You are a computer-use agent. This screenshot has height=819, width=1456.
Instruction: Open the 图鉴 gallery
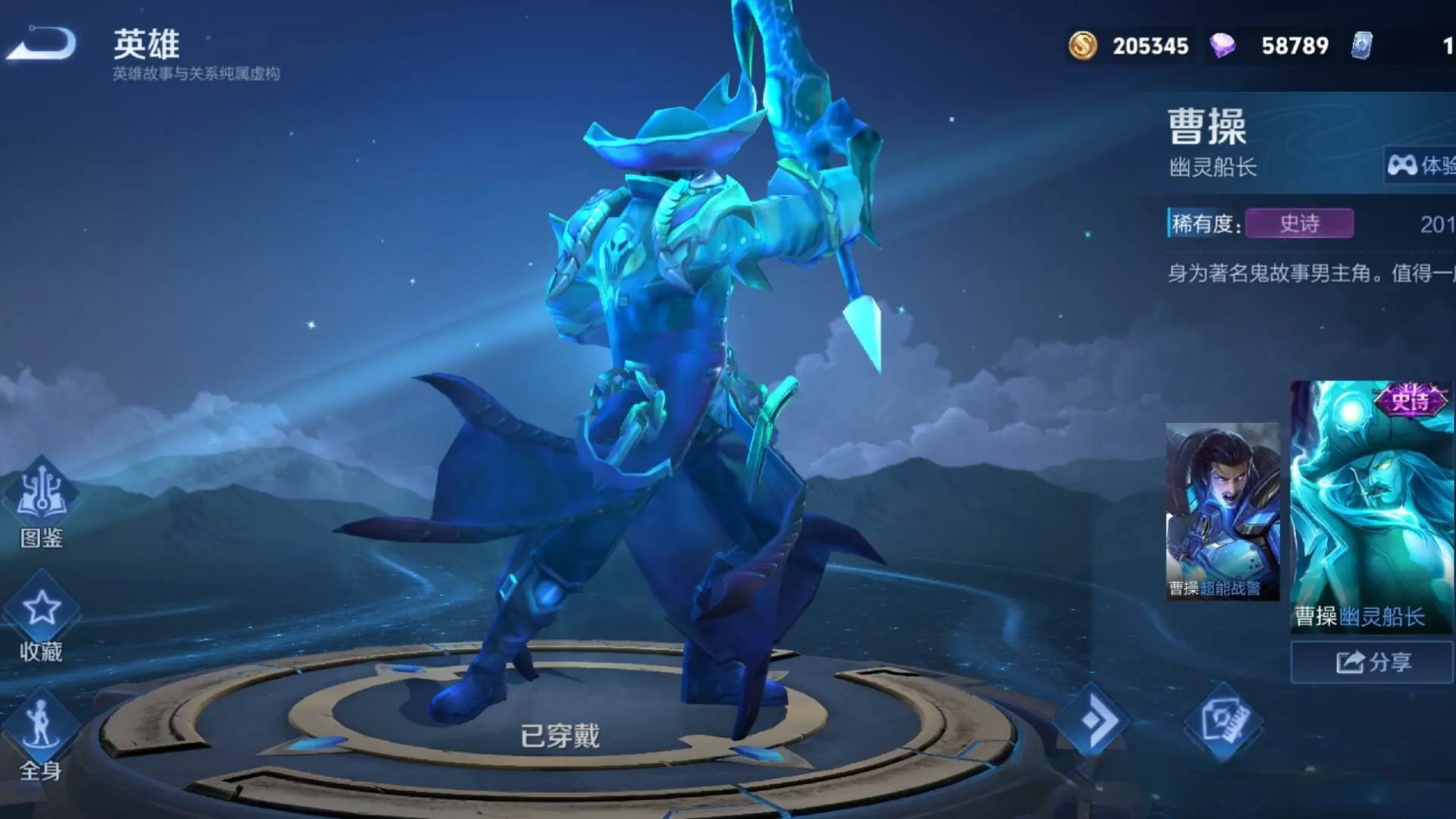pos(42,502)
